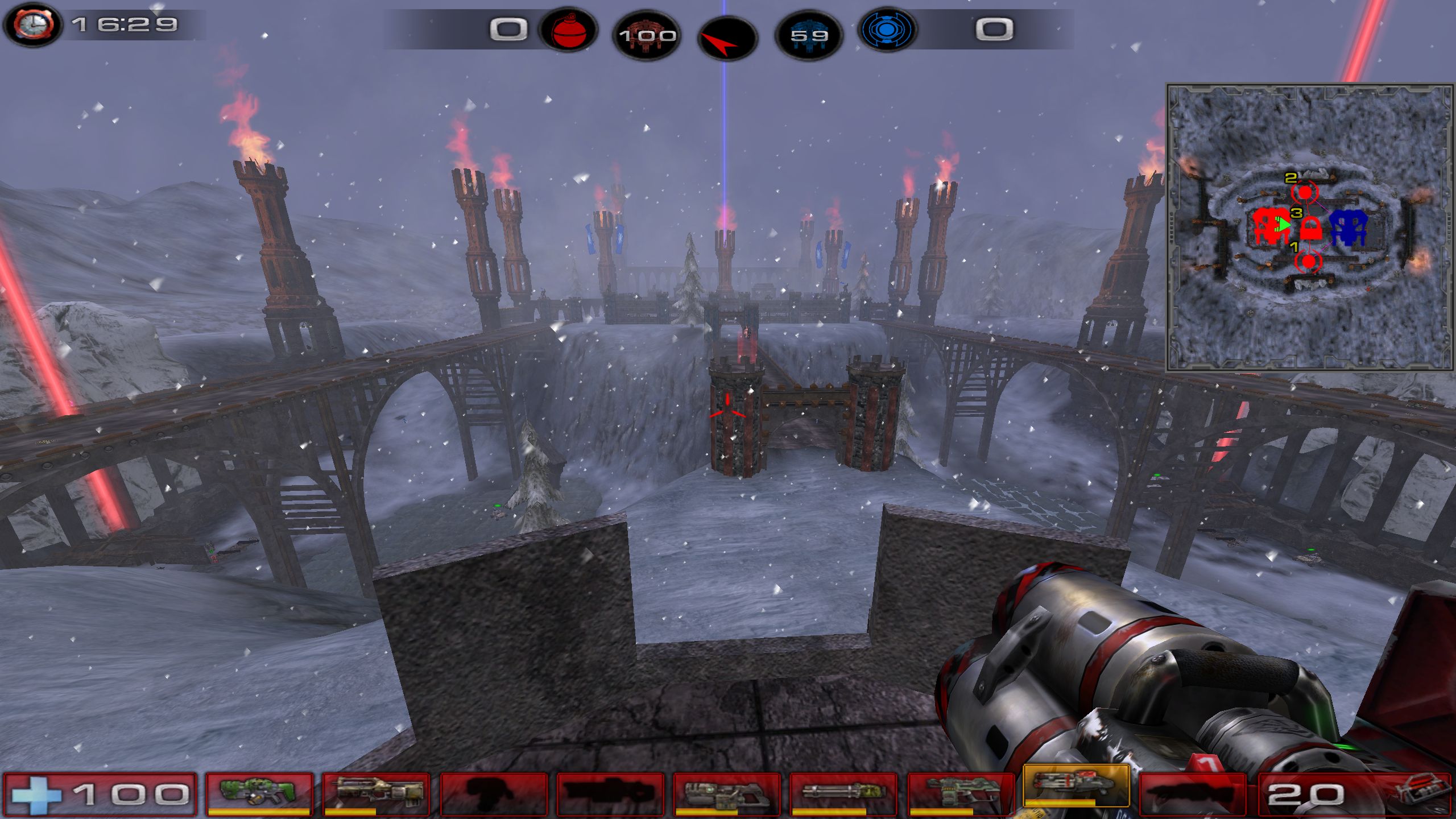This screenshot has width=1456, height=819.
Task: Select the blue power core on minimap
Action: pyautogui.click(x=1348, y=227)
